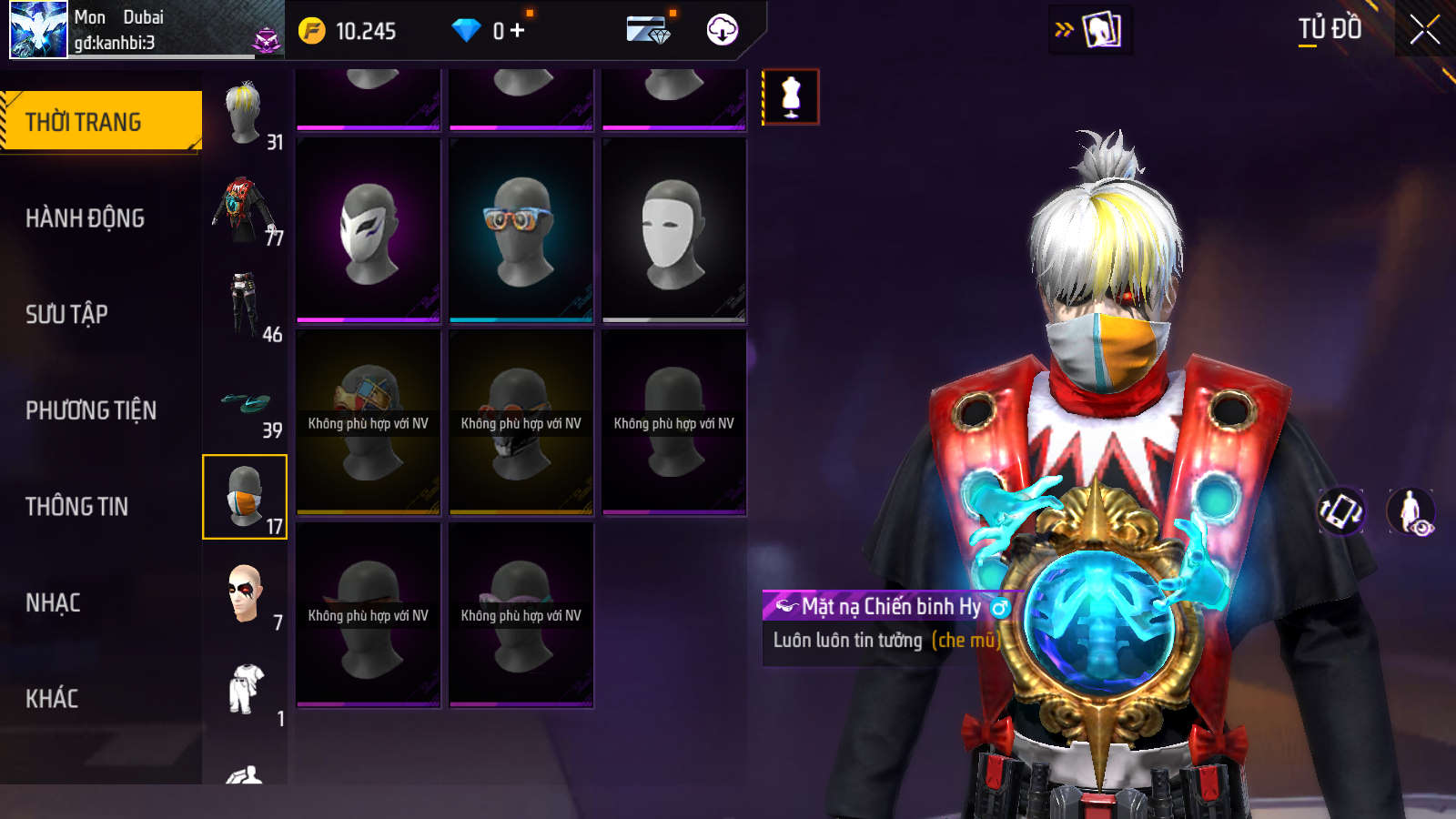Go to the NHẠC tab
This screenshot has width=1456, height=819.
point(53,602)
